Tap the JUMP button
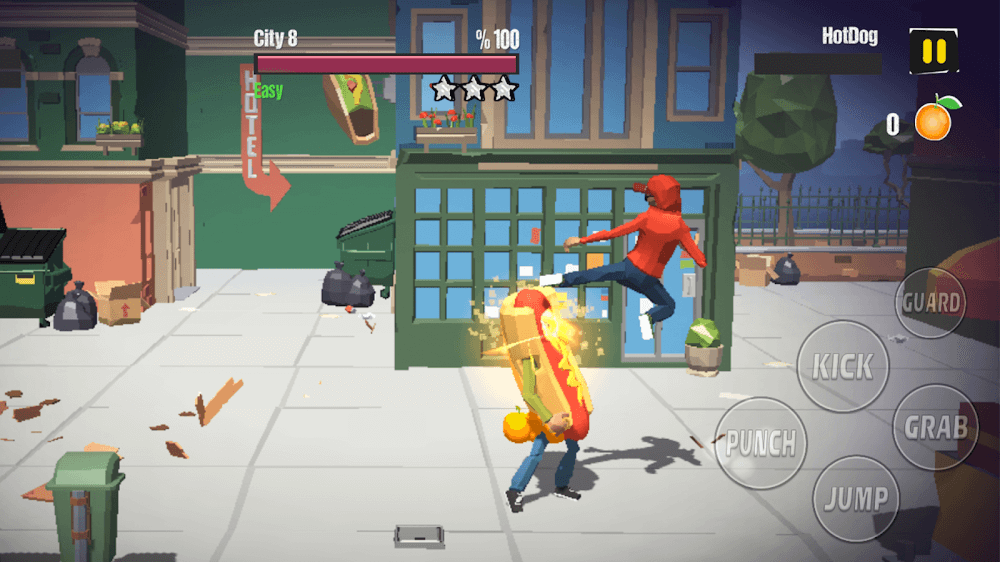This screenshot has height=562, width=1000. 855,498
